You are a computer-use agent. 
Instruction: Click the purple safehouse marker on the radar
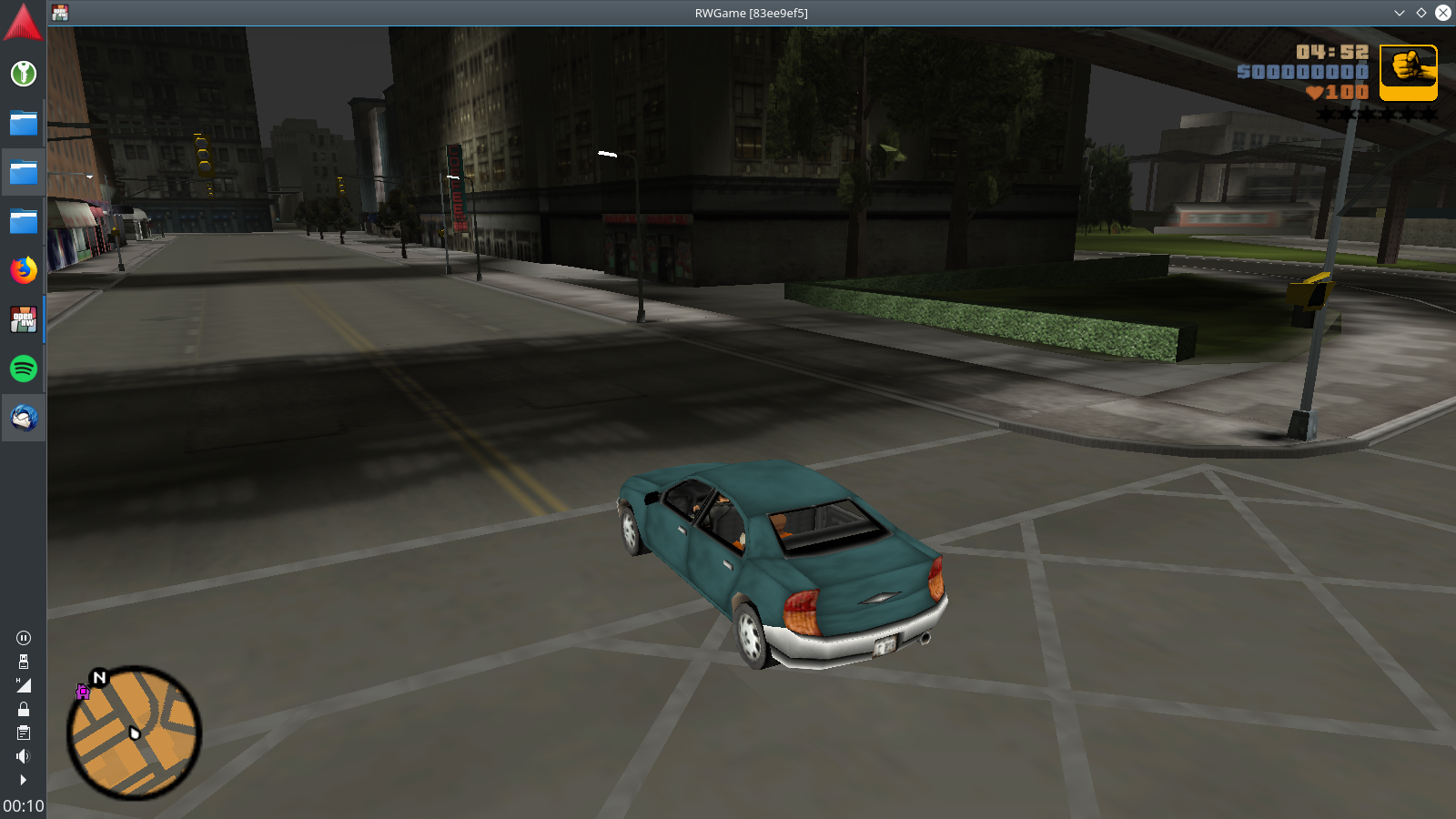click(83, 693)
